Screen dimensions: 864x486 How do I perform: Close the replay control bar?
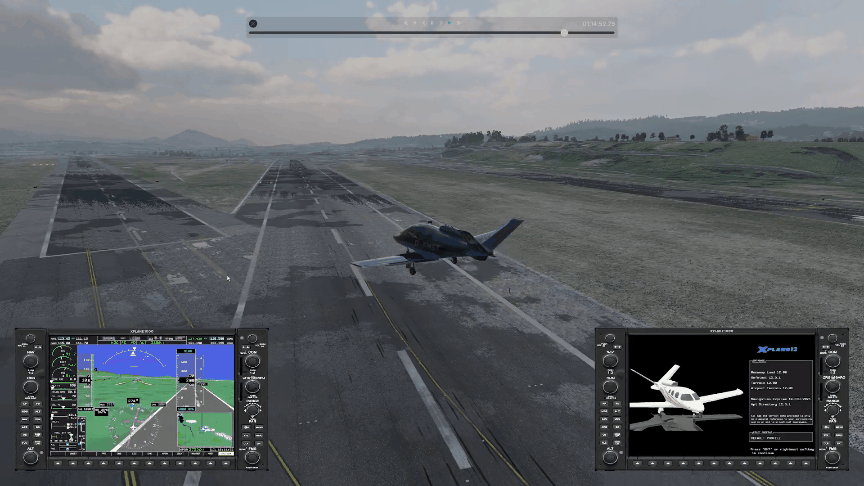(253, 23)
